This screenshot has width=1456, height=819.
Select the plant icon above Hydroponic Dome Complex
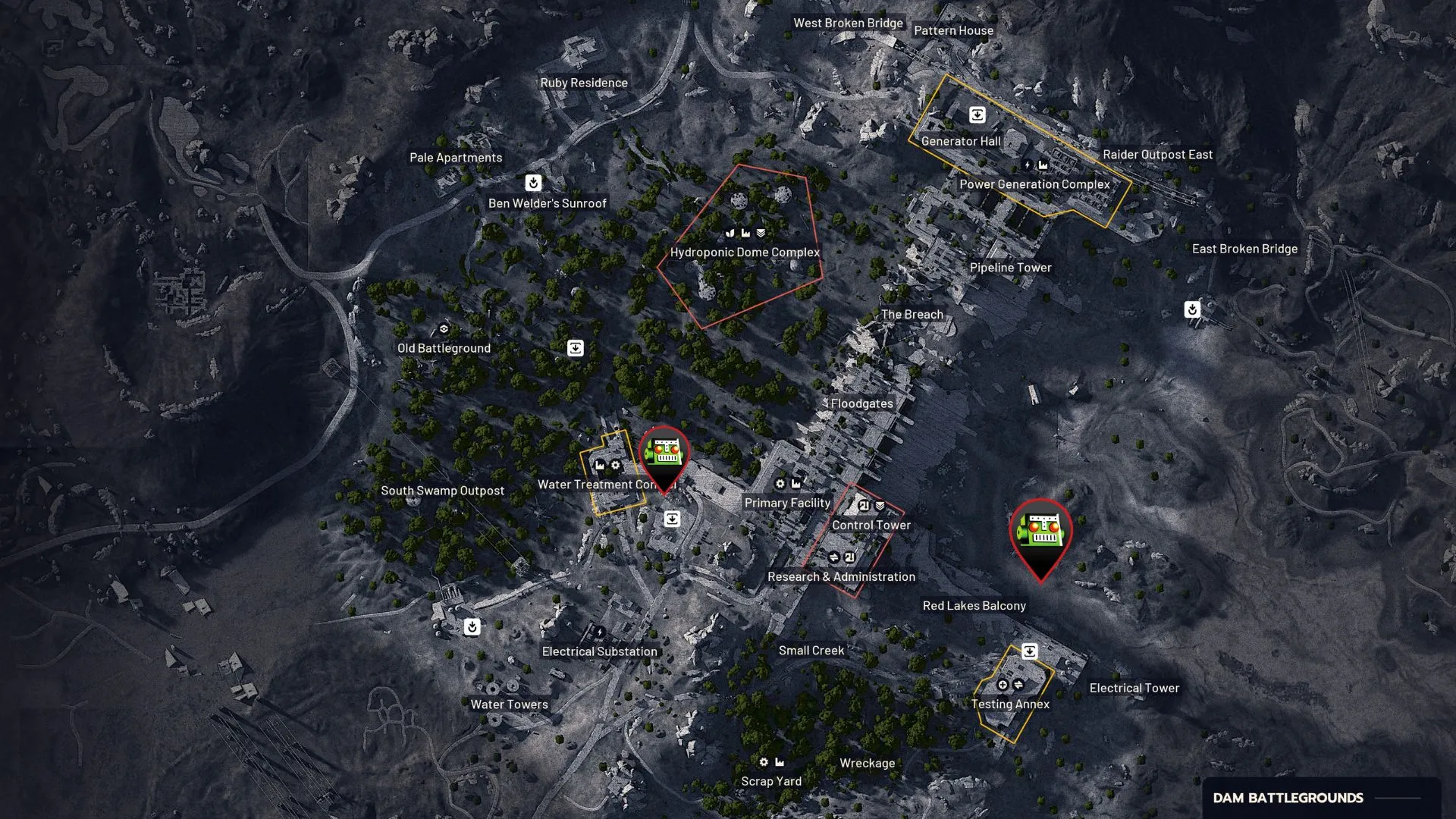coord(730,234)
